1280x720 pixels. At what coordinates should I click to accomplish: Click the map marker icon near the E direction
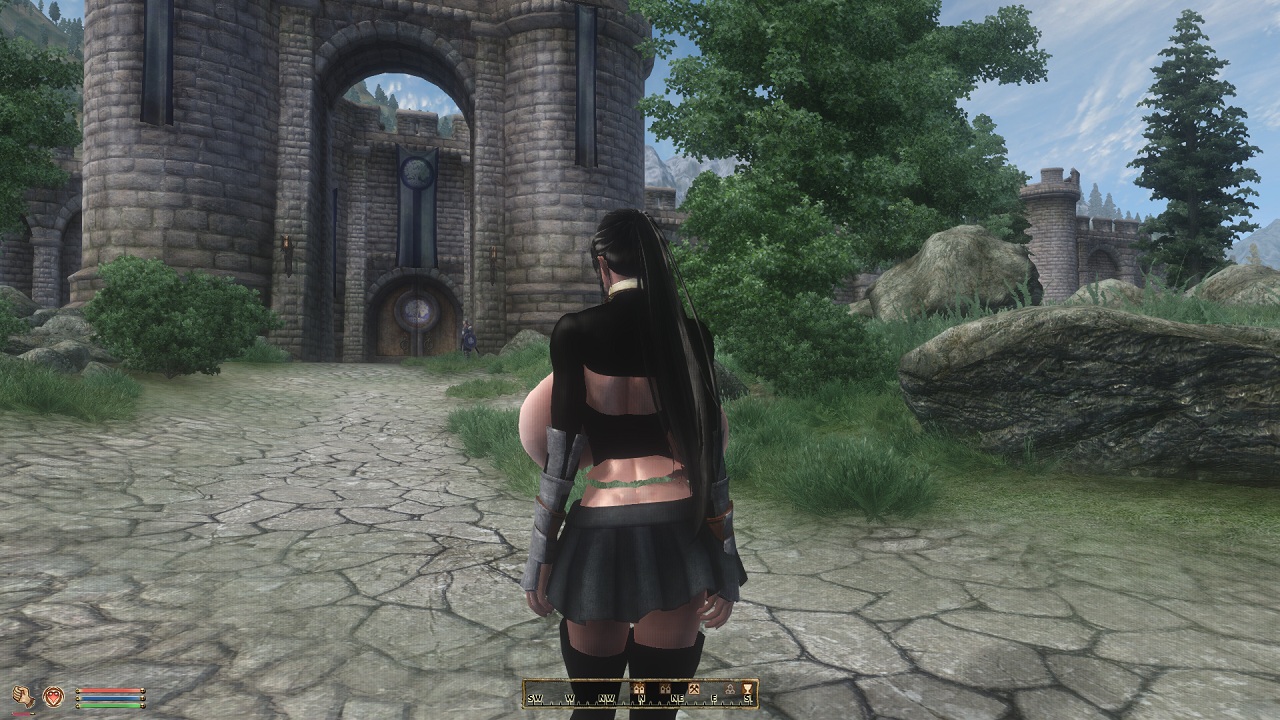click(732, 688)
